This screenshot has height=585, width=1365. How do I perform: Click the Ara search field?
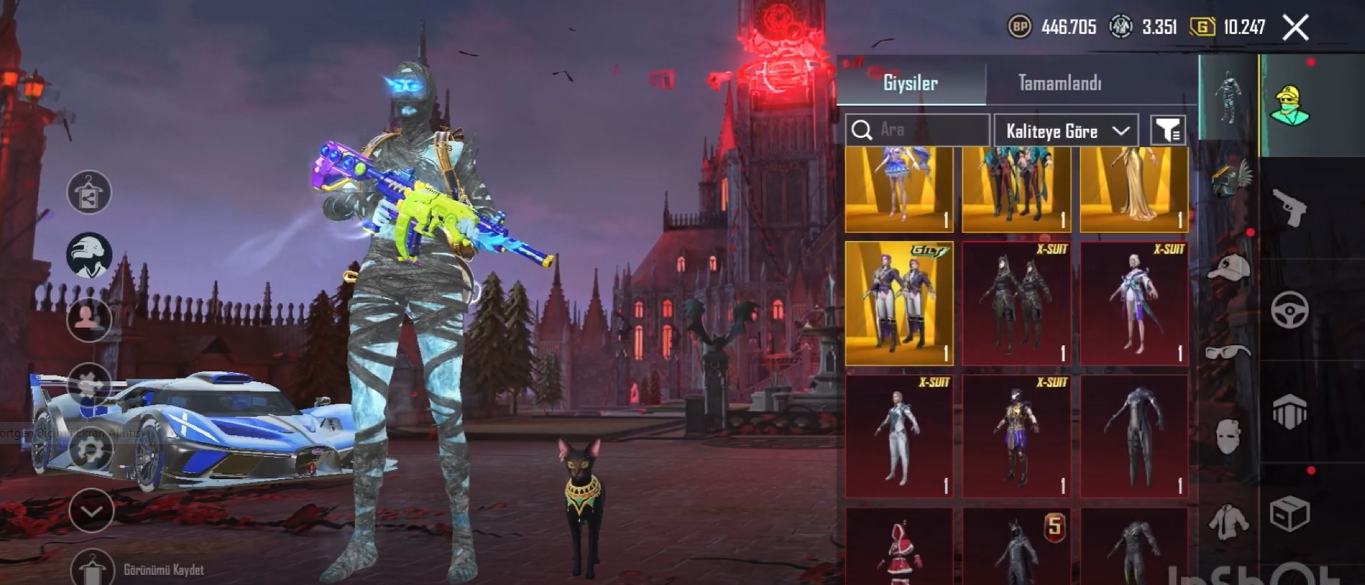pos(918,130)
